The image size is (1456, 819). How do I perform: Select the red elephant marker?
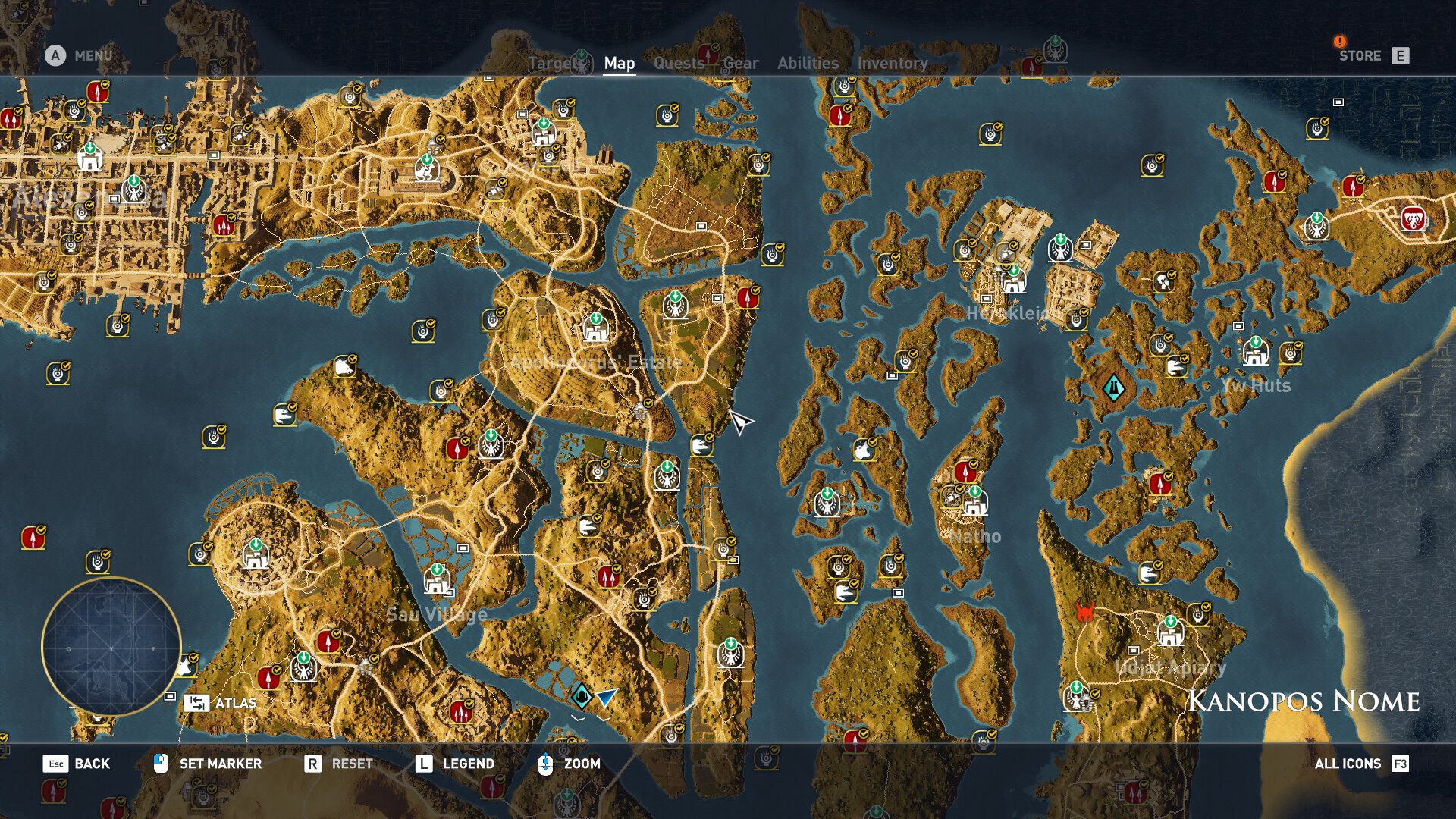pyautogui.click(x=1413, y=220)
